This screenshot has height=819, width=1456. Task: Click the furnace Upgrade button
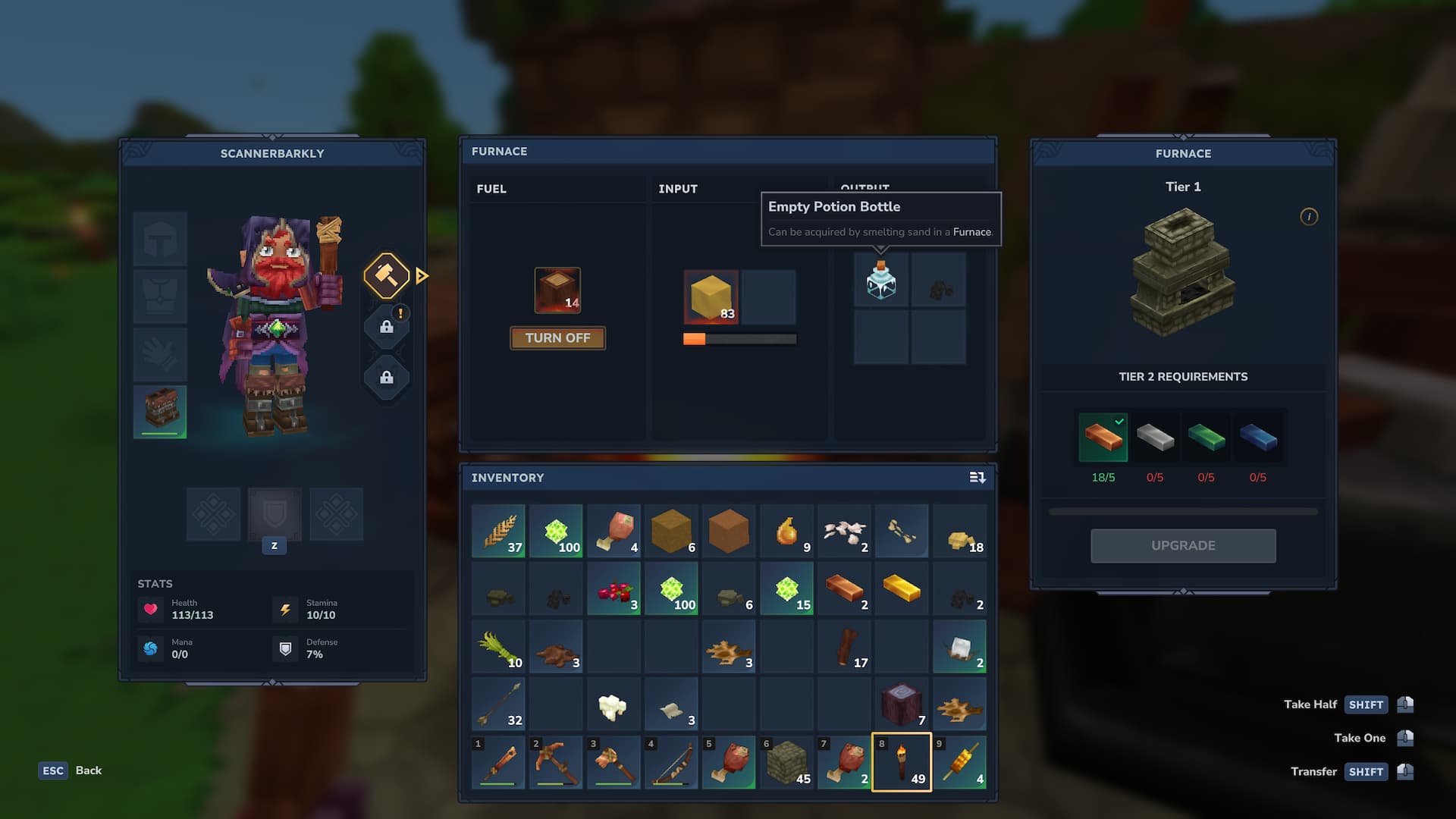[1183, 545]
